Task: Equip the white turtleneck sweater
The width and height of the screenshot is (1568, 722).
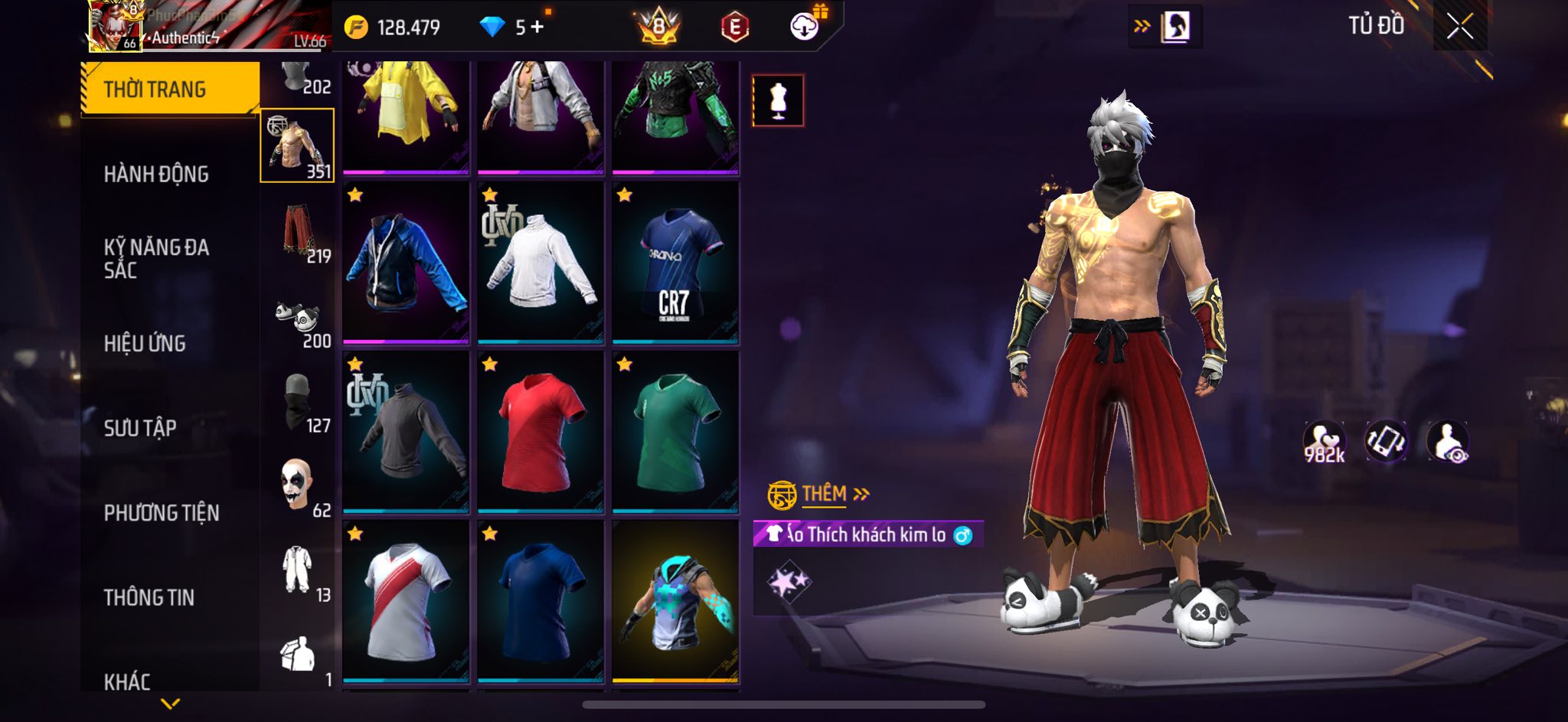Action: (x=541, y=262)
